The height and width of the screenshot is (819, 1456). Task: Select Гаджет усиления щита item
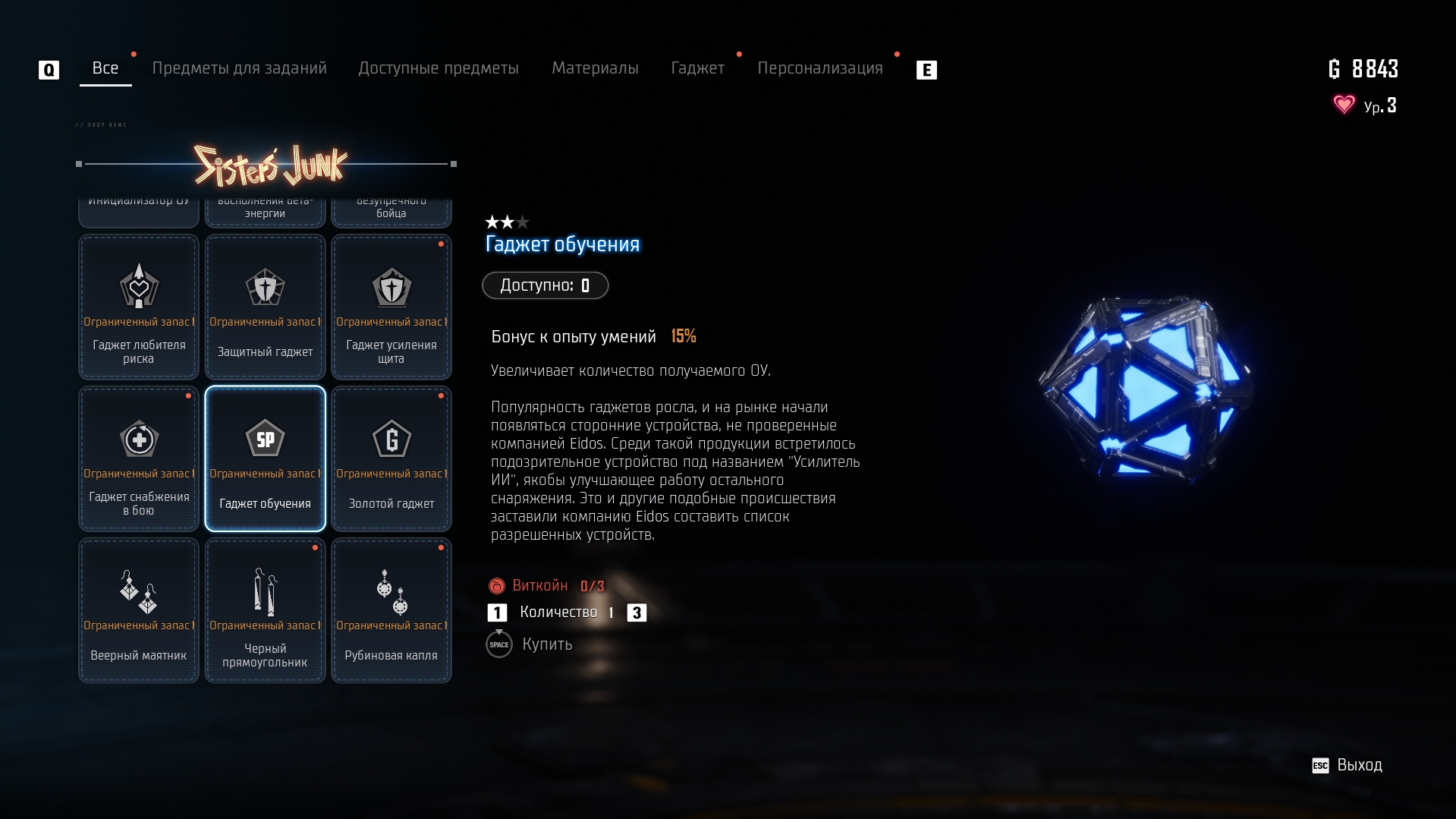(x=392, y=307)
